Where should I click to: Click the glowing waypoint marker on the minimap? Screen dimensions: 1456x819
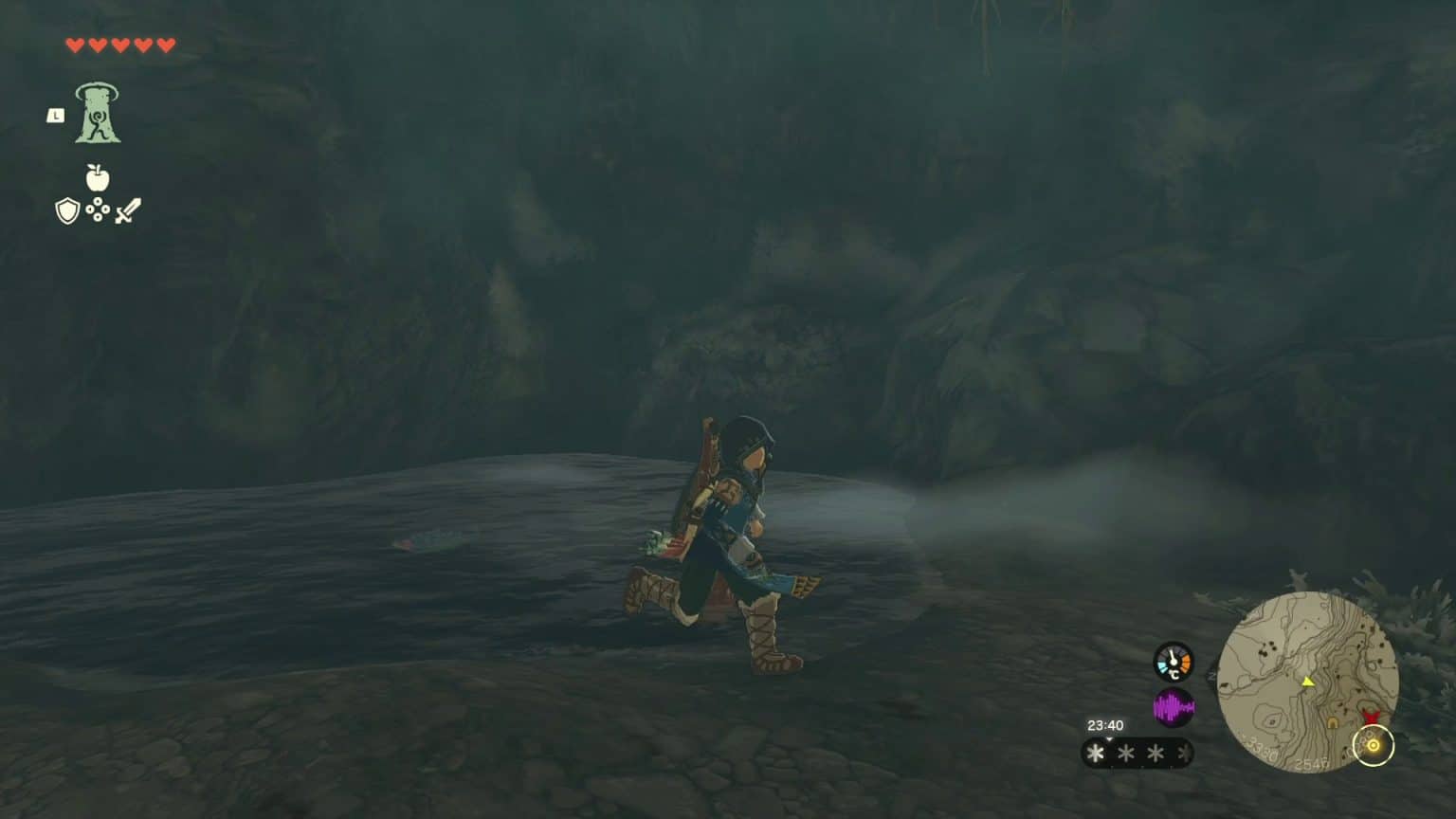(1374, 744)
